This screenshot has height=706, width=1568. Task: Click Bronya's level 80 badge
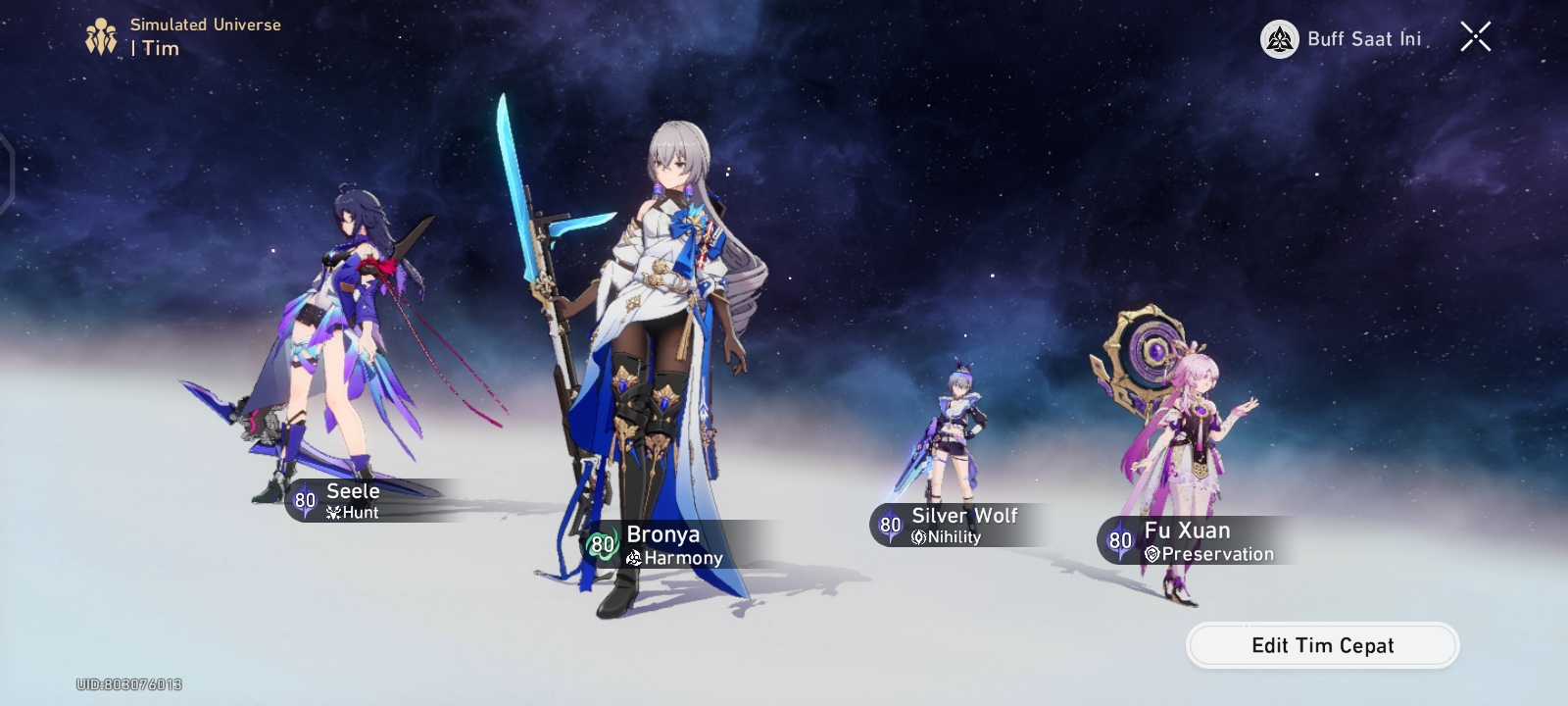(x=601, y=545)
